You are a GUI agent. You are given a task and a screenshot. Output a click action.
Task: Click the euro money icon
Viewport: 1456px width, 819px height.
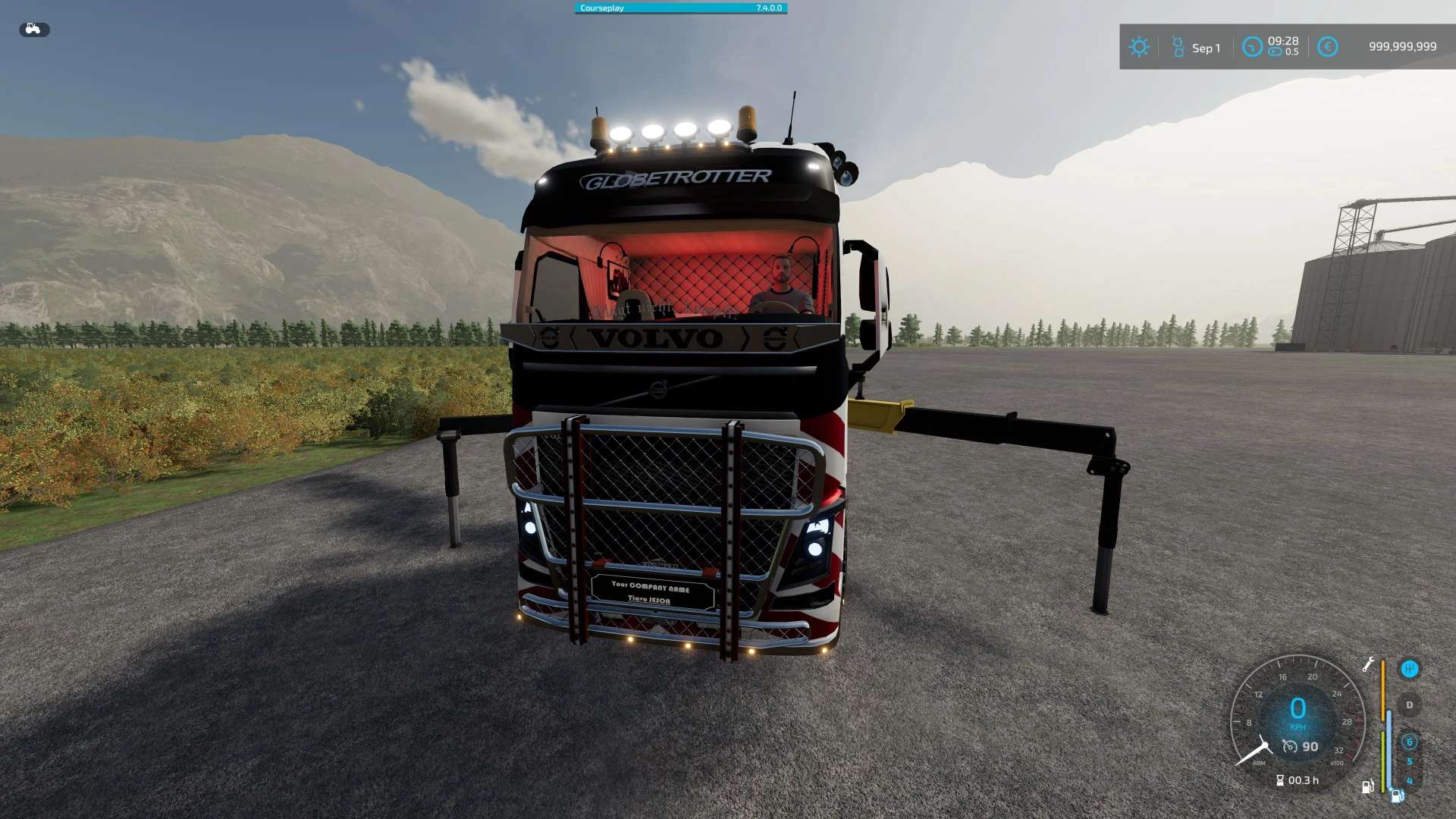tap(1327, 47)
